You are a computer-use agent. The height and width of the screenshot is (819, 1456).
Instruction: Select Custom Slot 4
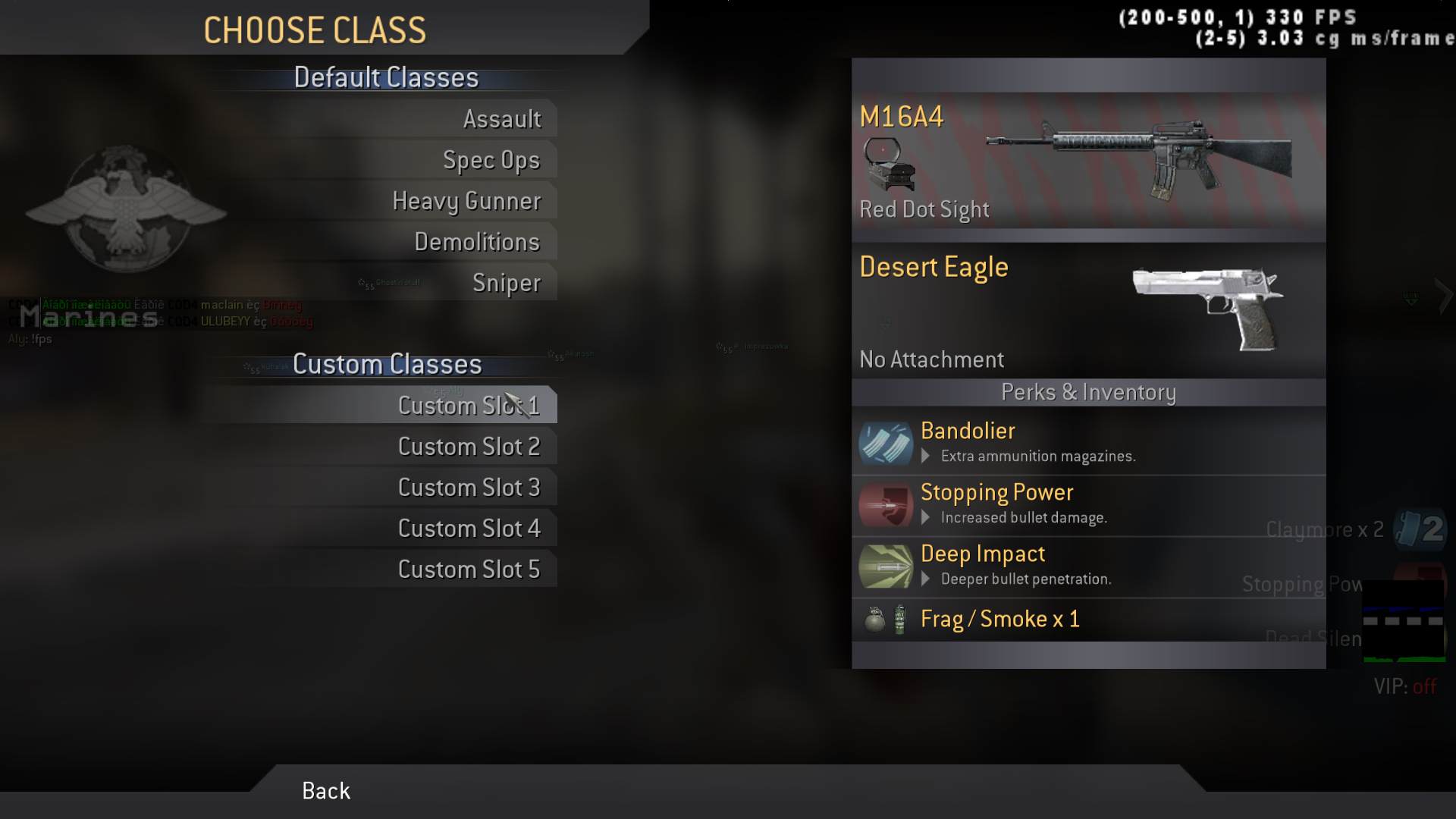coord(469,529)
